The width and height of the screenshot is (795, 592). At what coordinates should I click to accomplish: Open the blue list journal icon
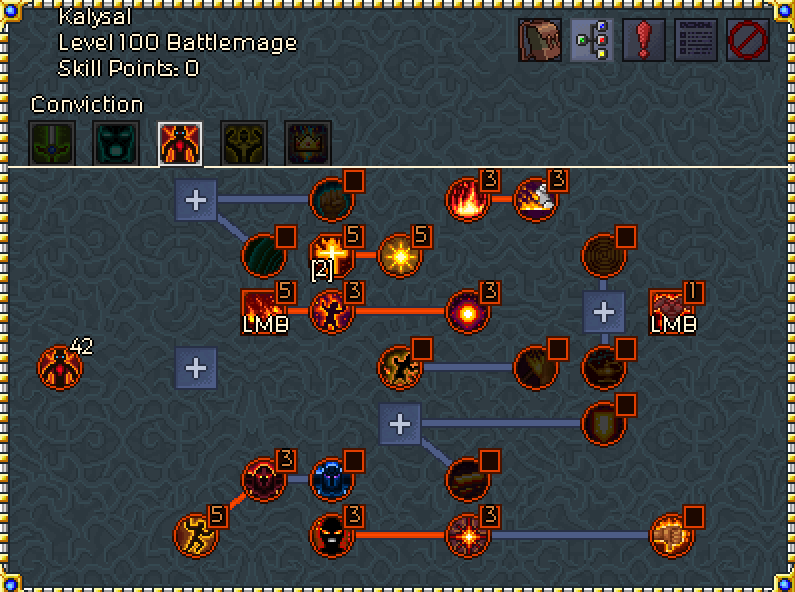point(696,41)
